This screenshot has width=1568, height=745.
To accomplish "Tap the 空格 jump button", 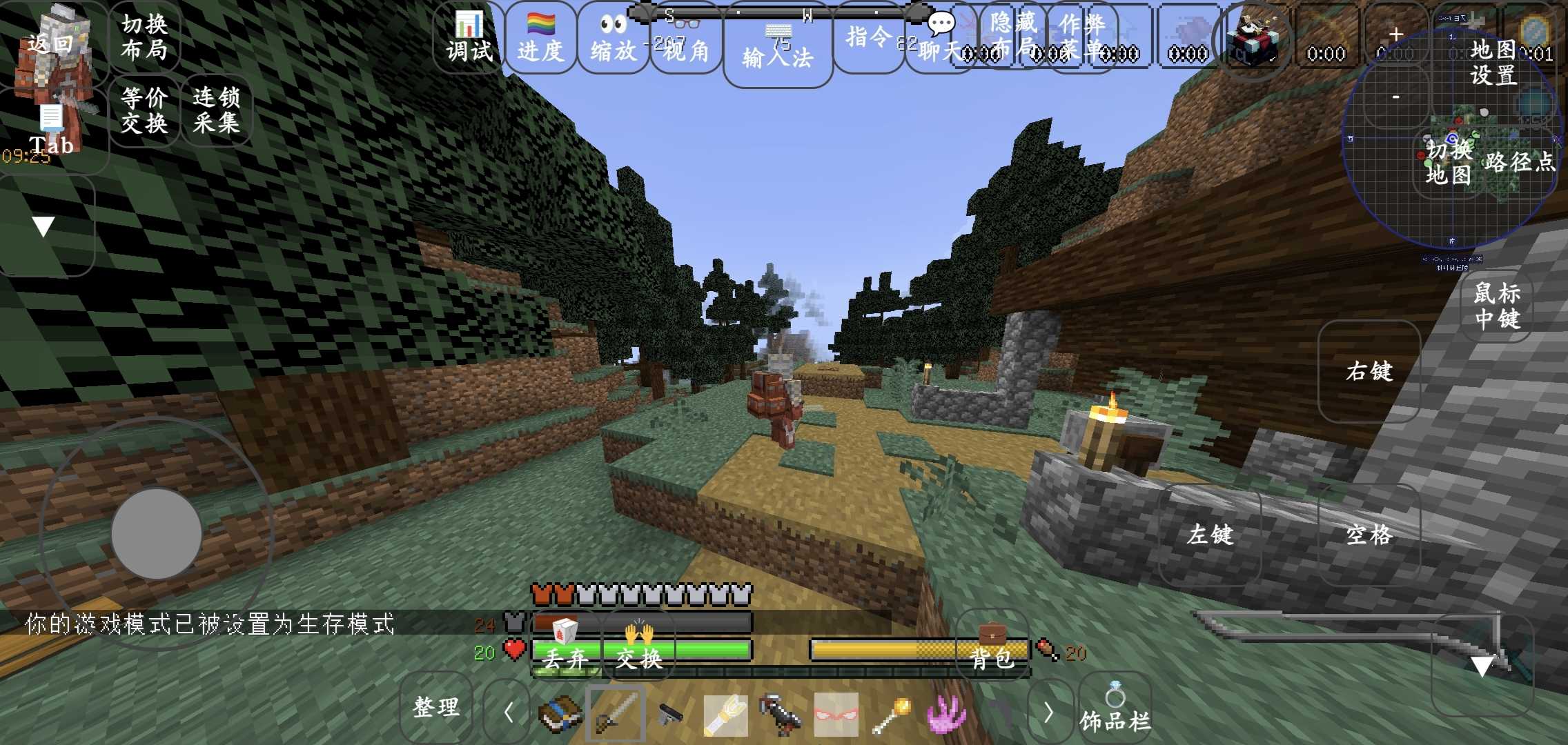I will [1369, 535].
